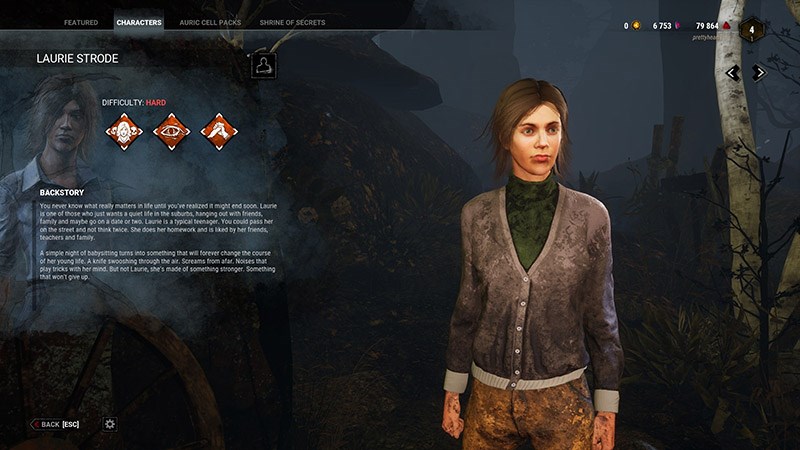Image resolution: width=800 pixels, height=450 pixels.
Task: Switch to the Featured tab
Action: [81, 22]
